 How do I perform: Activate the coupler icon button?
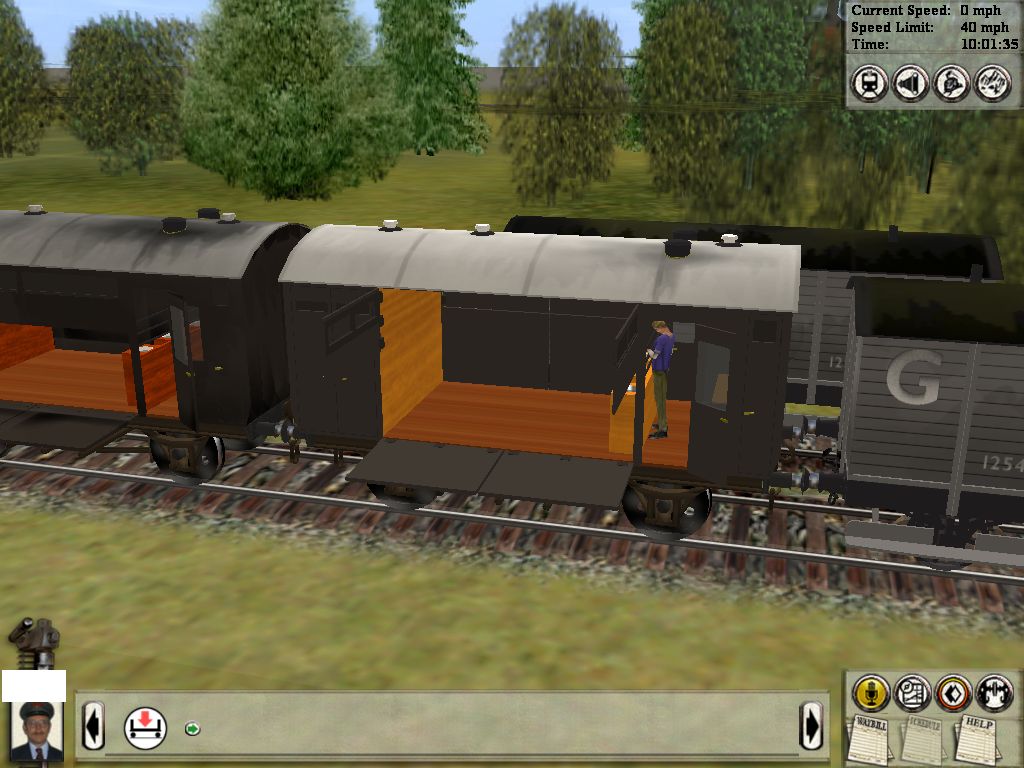994,691
